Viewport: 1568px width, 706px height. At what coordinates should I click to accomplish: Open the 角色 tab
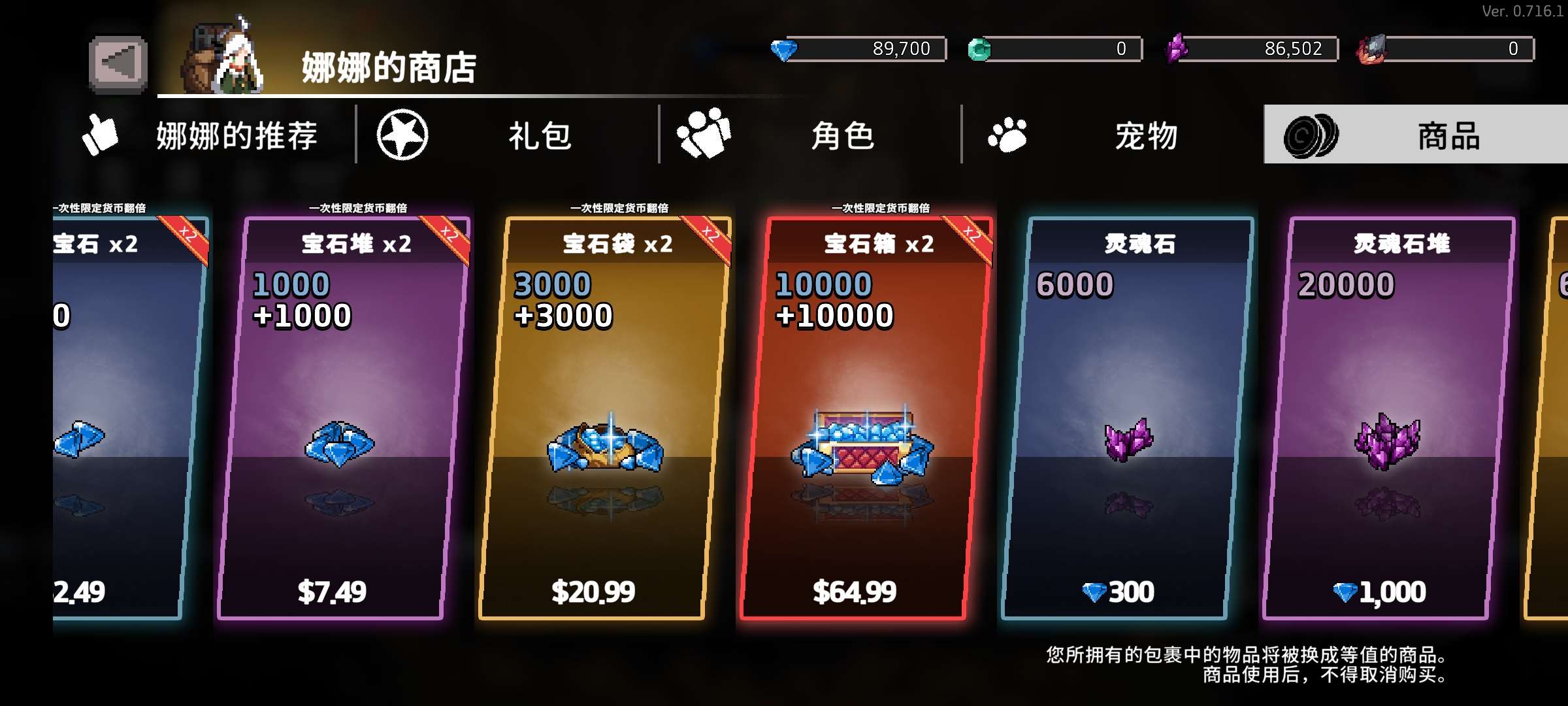click(843, 134)
